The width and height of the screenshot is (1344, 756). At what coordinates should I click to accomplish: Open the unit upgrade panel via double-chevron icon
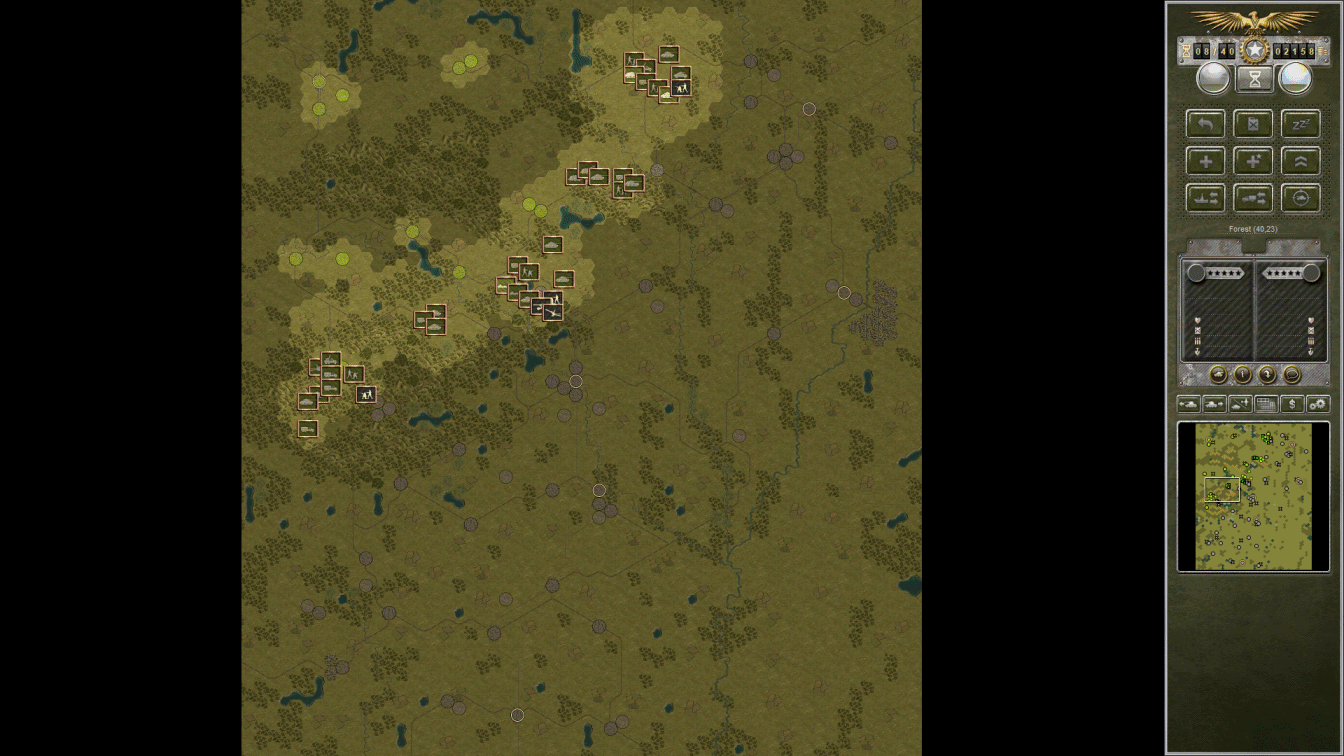click(x=1300, y=160)
